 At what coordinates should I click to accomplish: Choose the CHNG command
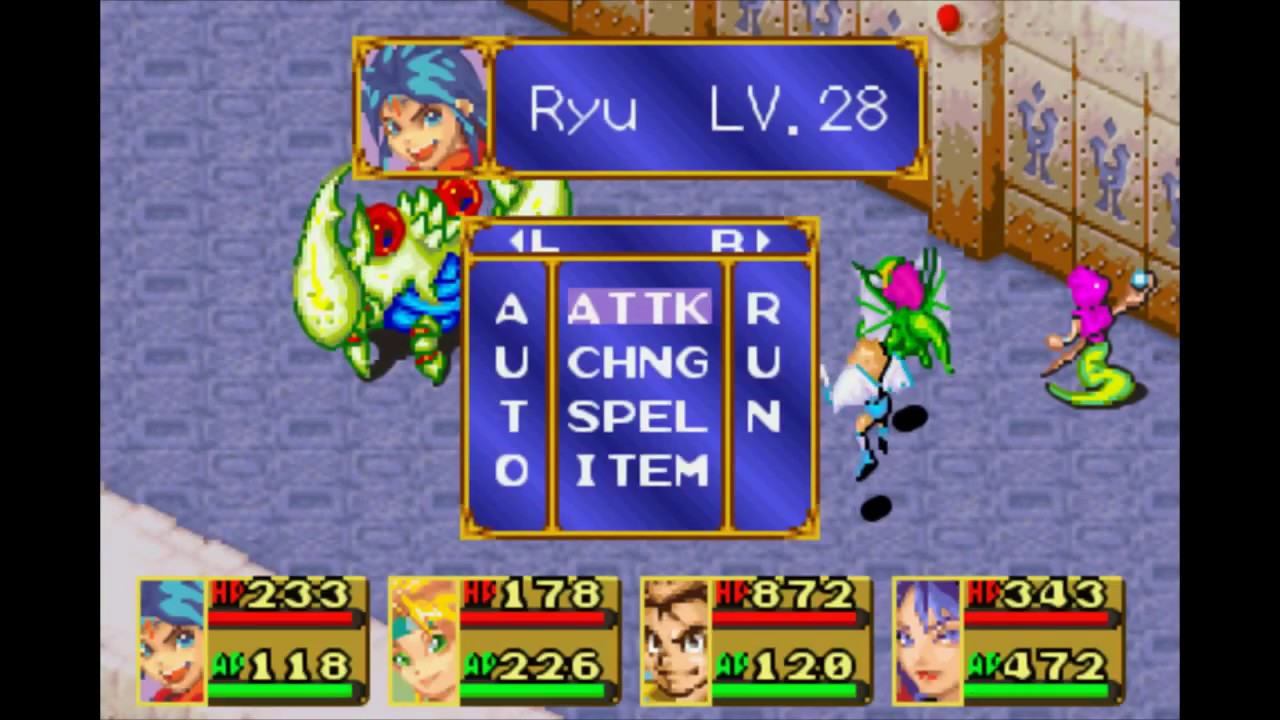[639, 362]
